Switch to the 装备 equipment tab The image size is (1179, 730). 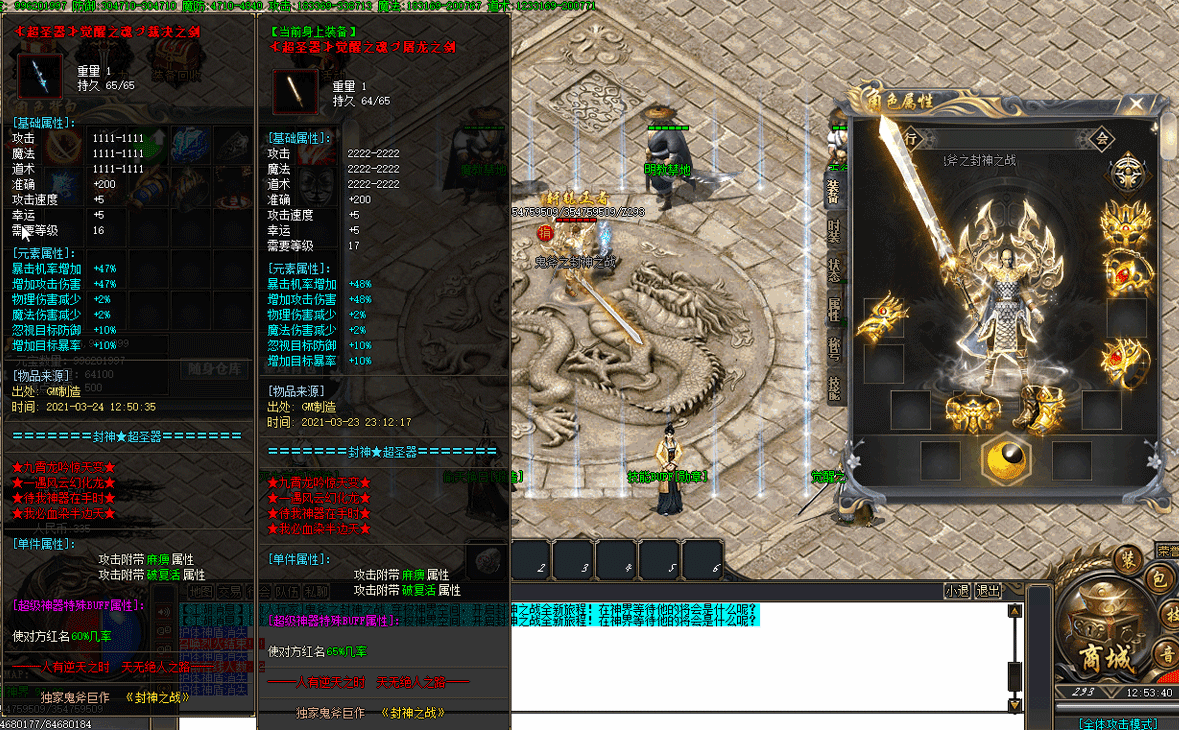832,190
